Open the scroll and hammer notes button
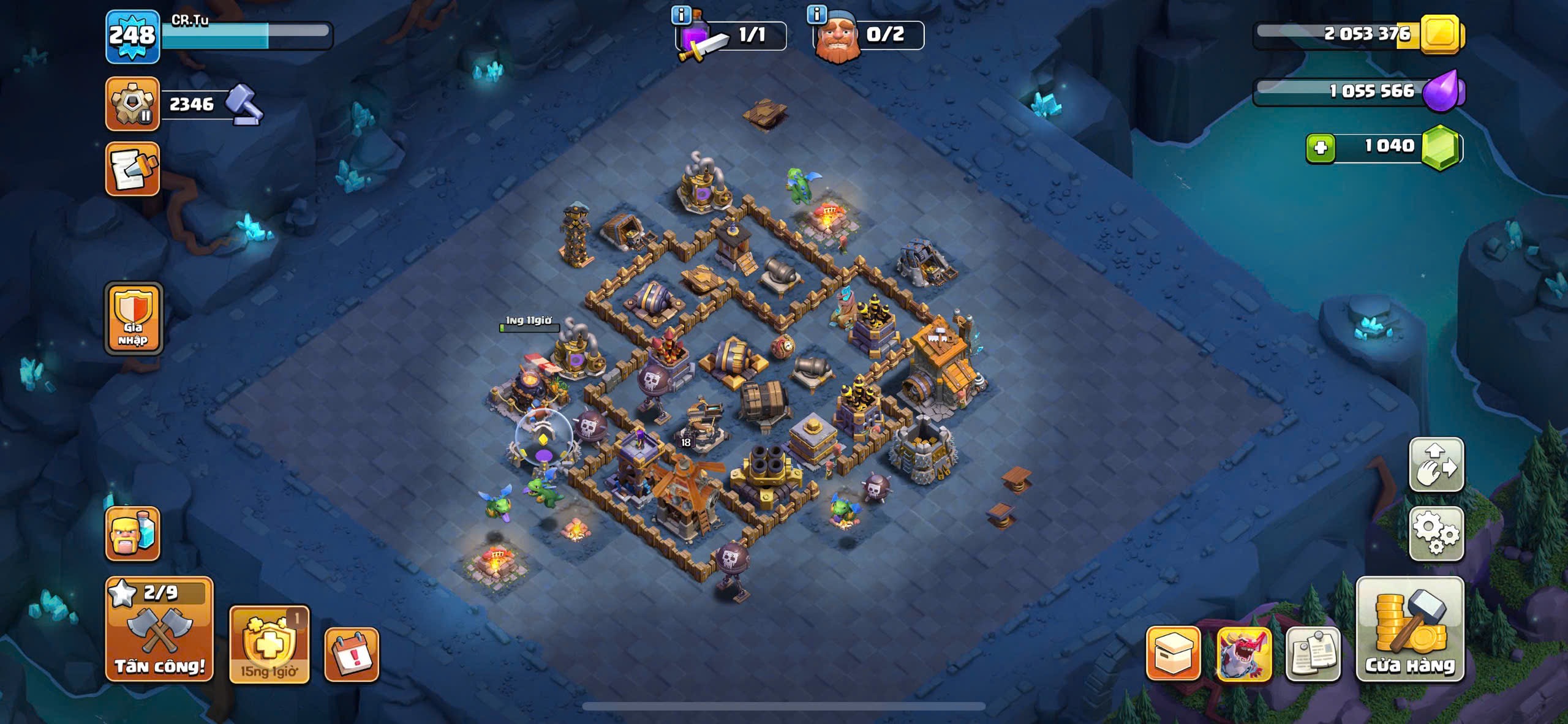The image size is (1568, 724). [x=132, y=169]
